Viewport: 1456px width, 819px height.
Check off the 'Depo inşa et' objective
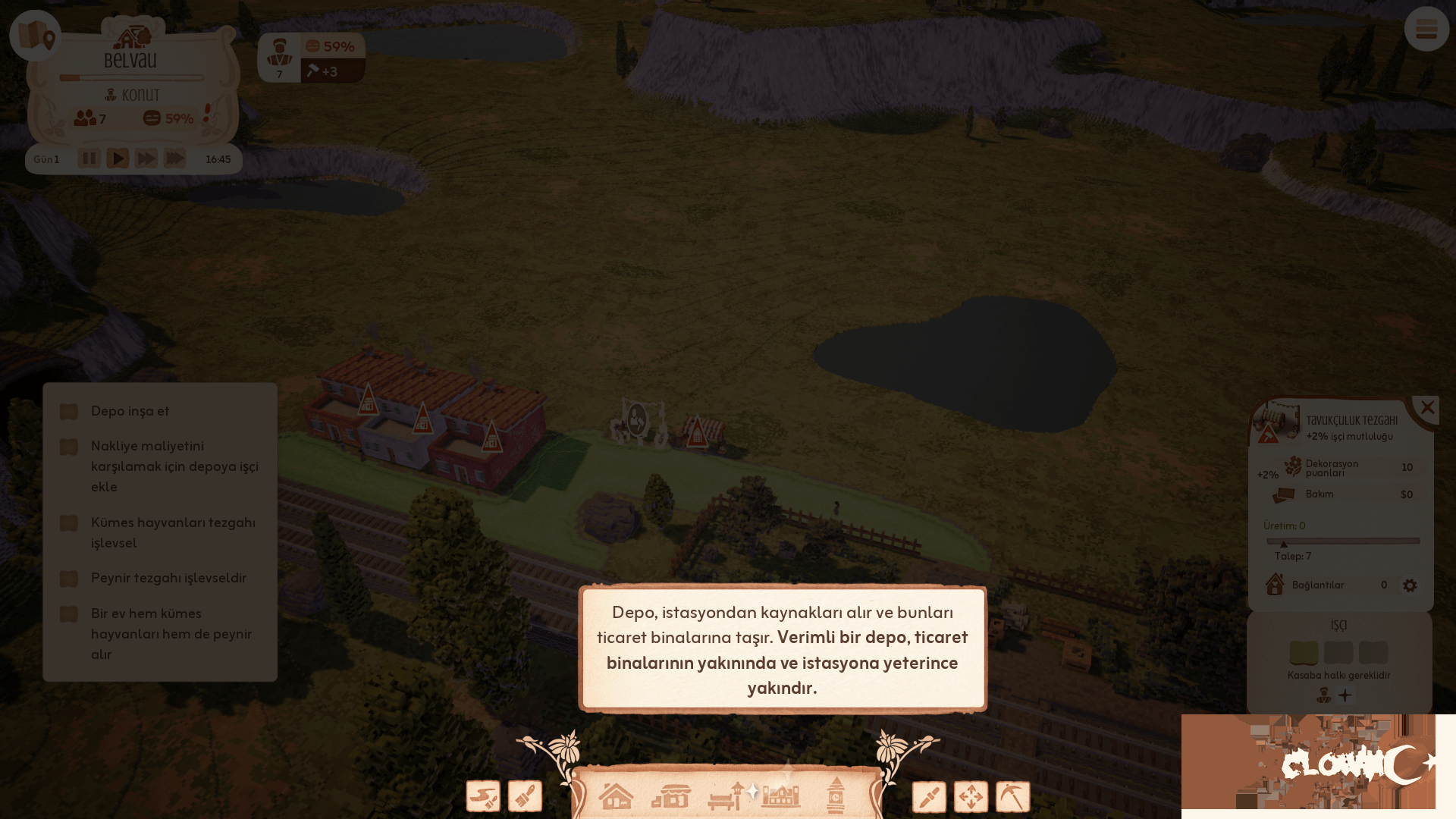tap(68, 411)
